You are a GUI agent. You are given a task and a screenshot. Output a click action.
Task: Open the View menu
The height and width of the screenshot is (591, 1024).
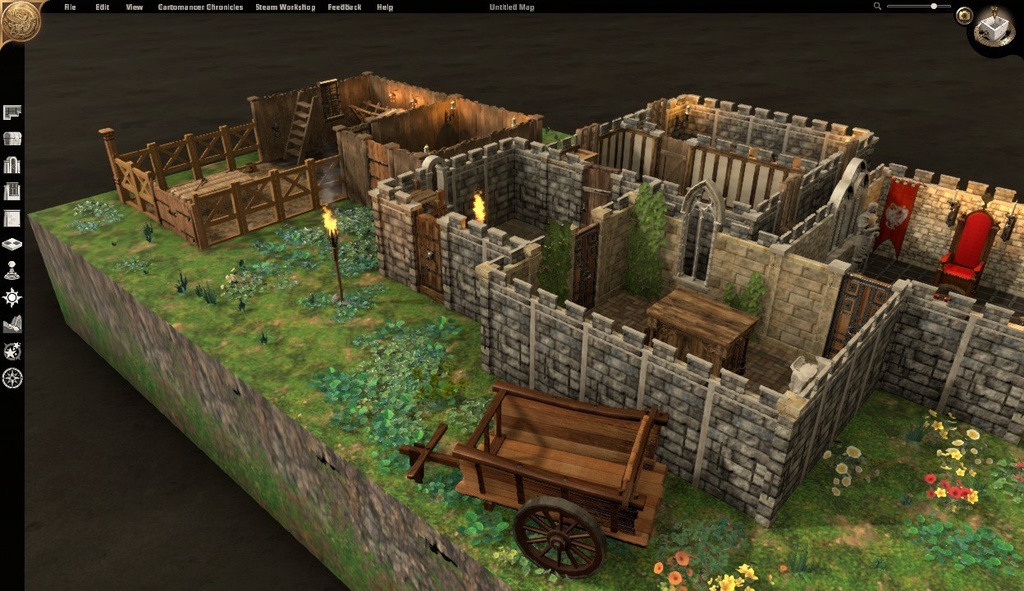[134, 7]
